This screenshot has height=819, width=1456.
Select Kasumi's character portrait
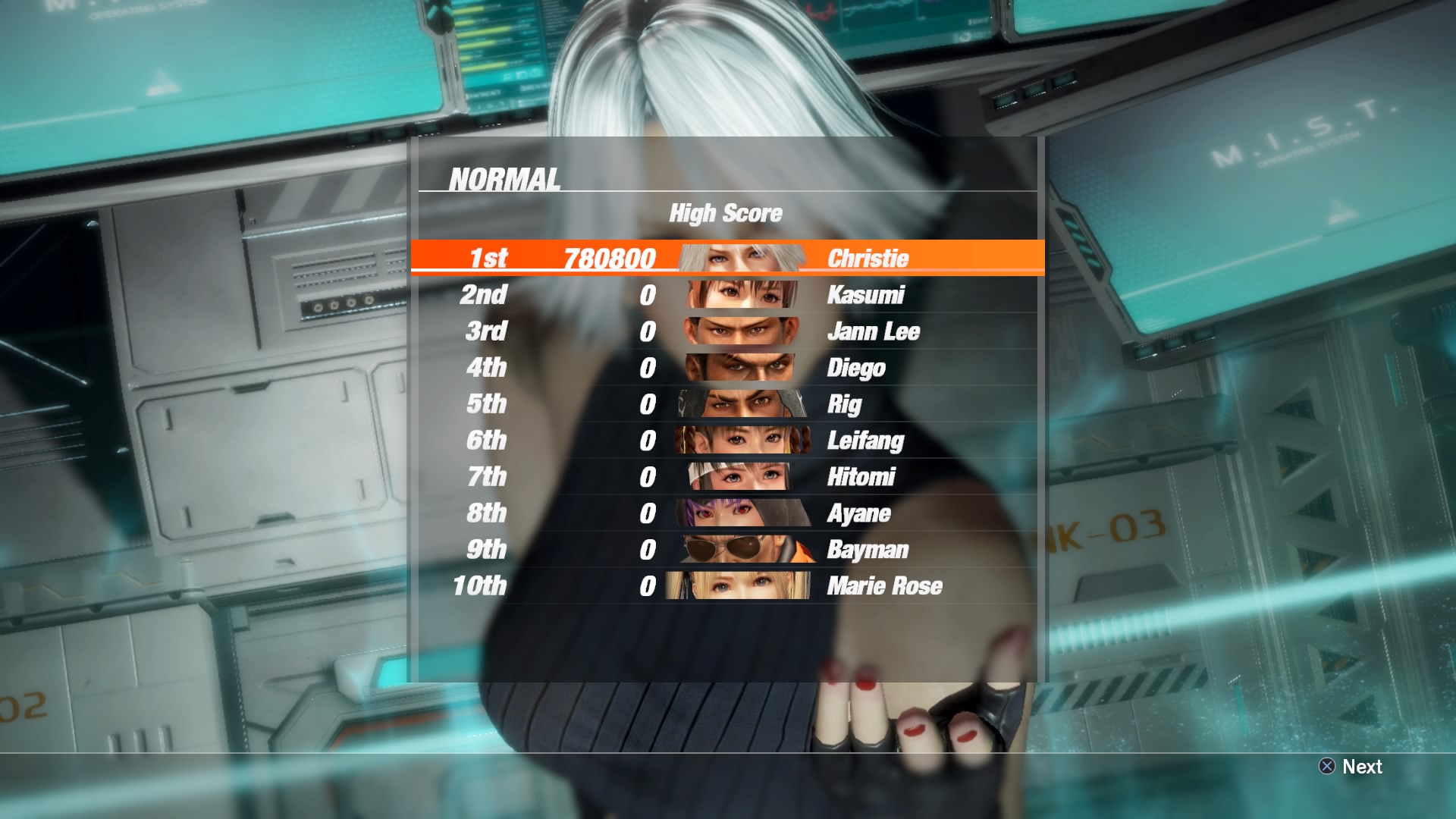click(739, 295)
